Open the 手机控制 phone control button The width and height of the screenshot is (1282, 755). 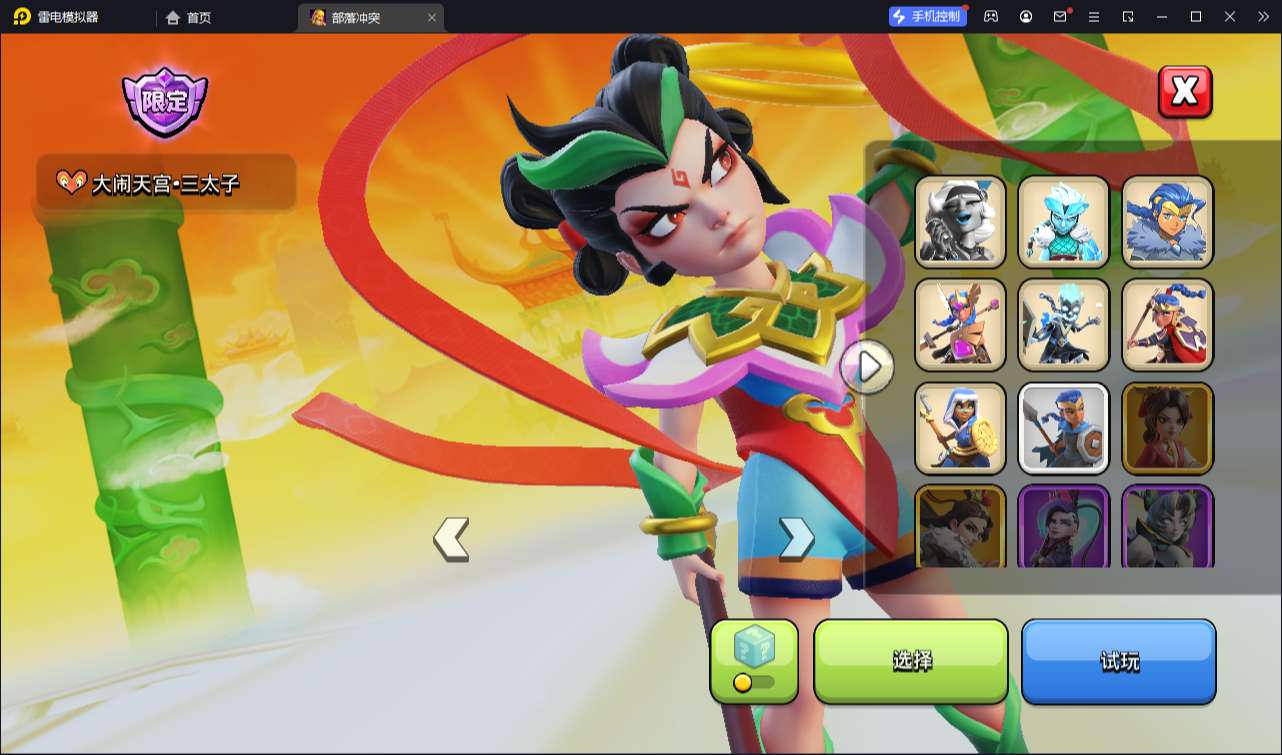click(x=927, y=16)
